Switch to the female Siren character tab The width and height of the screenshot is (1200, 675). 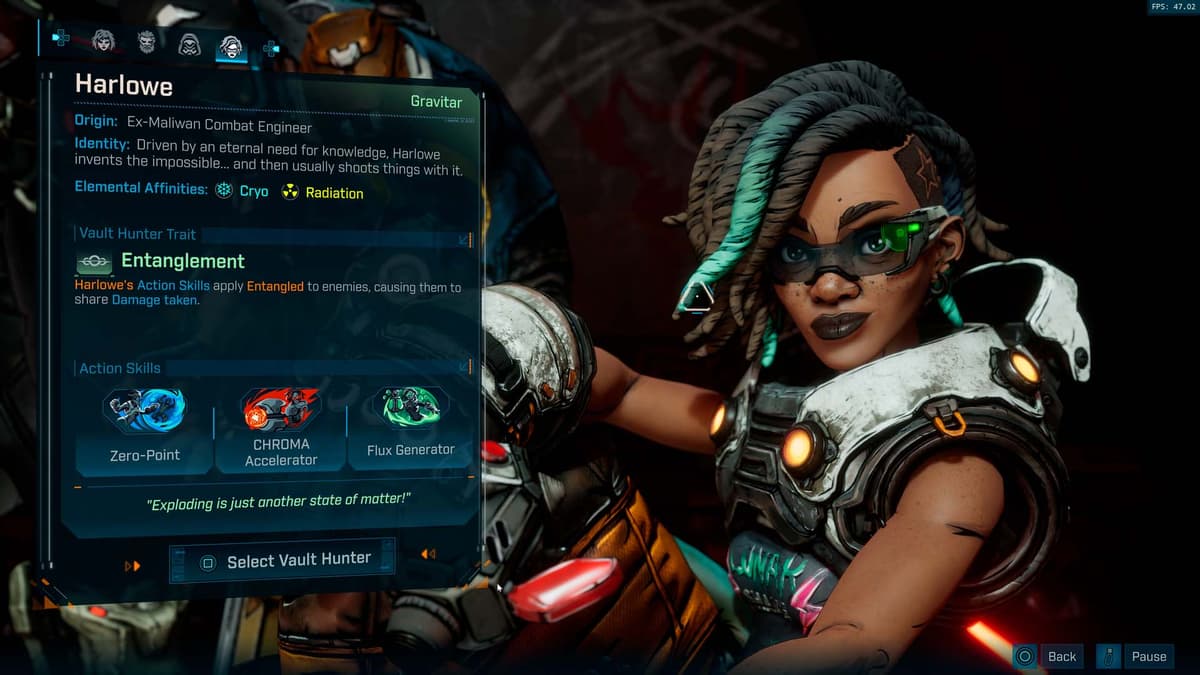103,41
